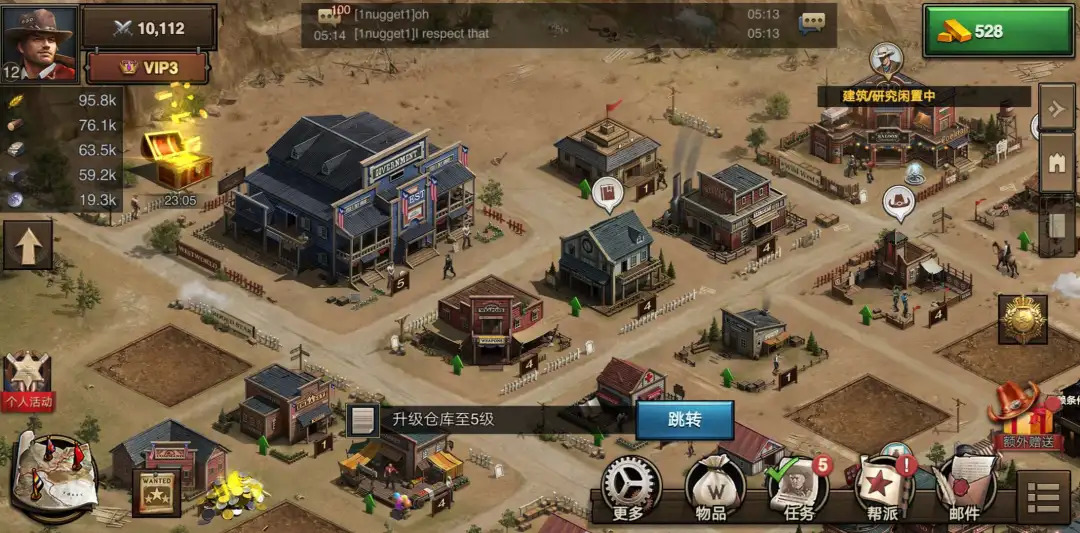Claim the 额外赠送 gift hat offer
The width and height of the screenshot is (1080, 533).
click(1022, 416)
